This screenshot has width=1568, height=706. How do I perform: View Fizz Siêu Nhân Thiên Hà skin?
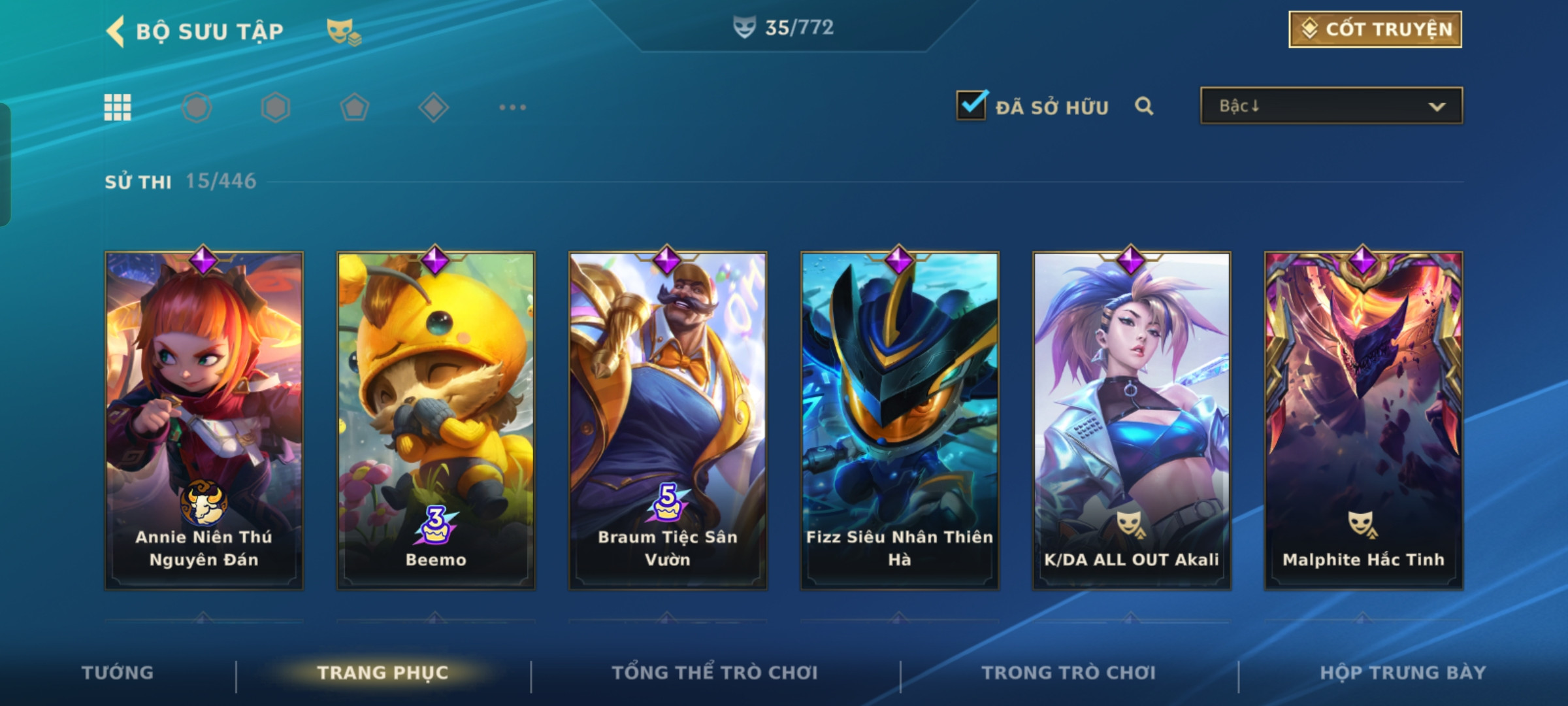[900, 420]
